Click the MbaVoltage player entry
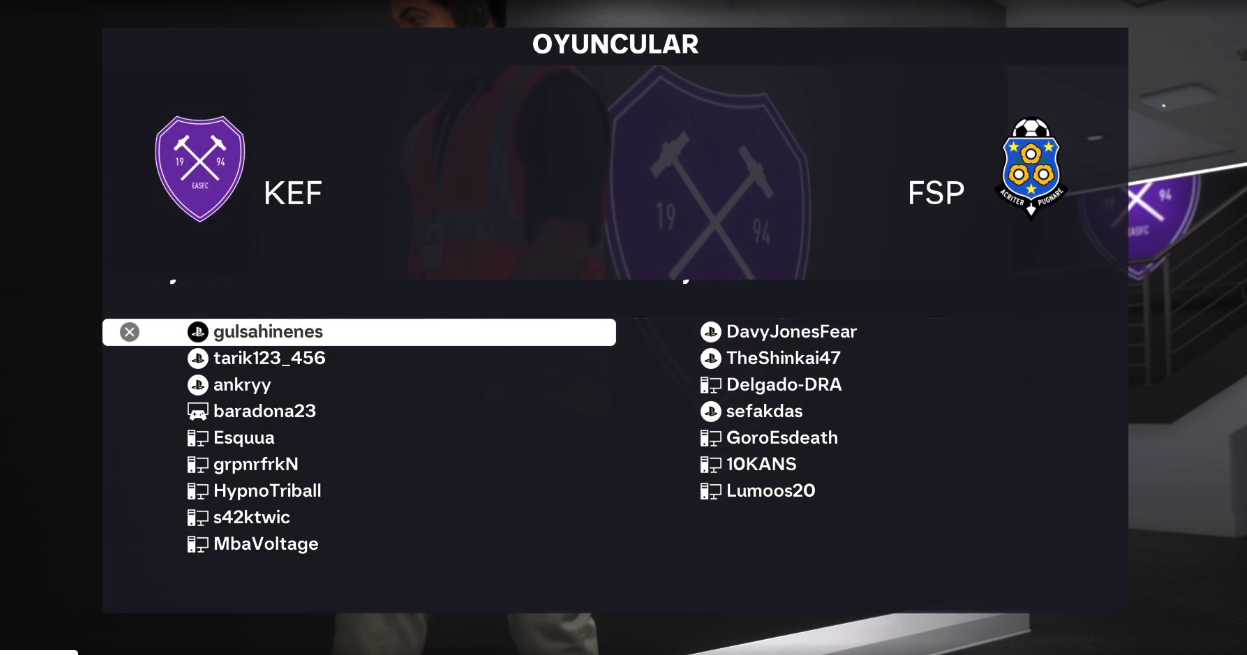This screenshot has height=655, width=1247. [x=266, y=544]
